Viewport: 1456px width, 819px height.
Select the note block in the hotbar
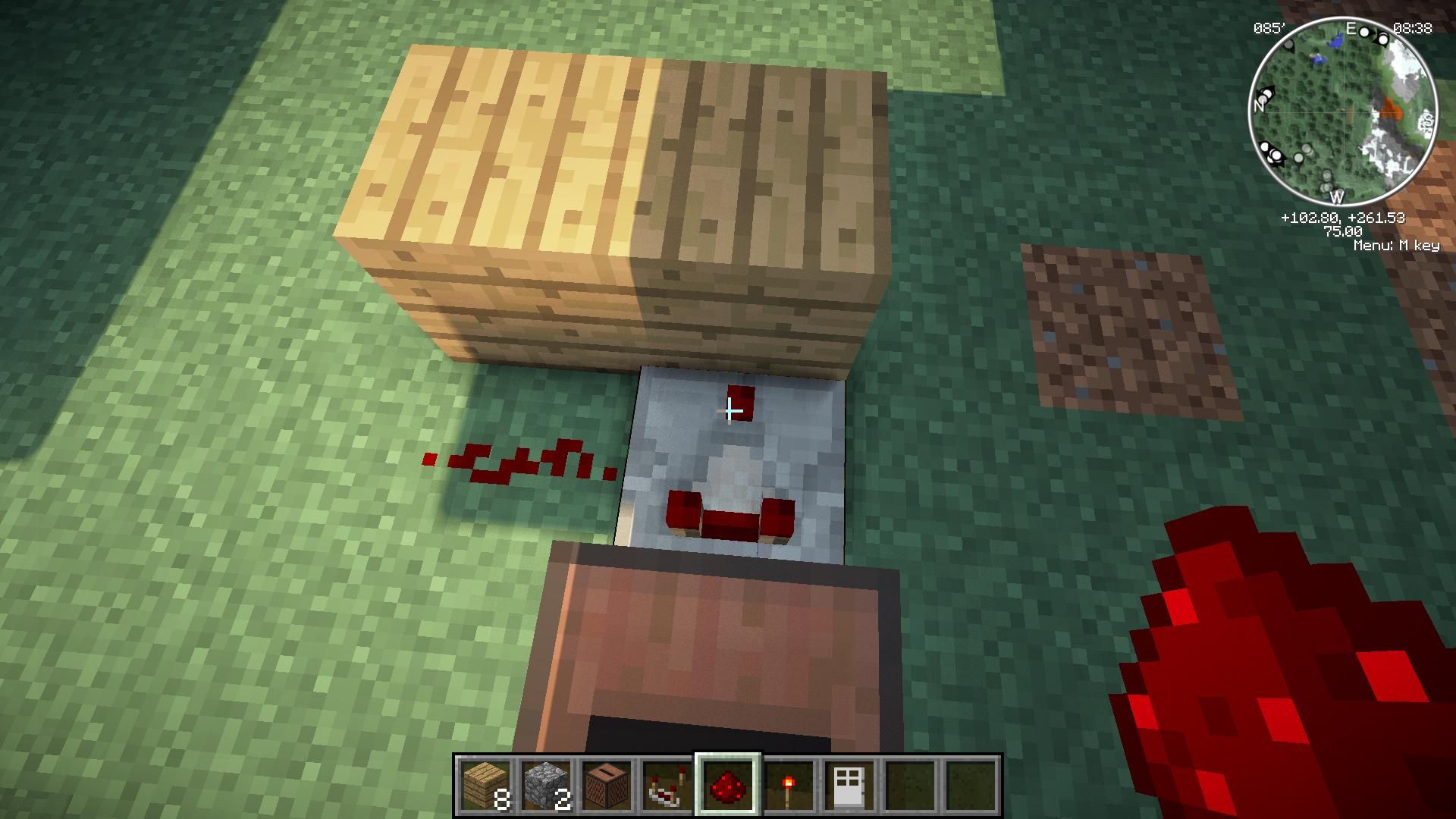point(607,786)
